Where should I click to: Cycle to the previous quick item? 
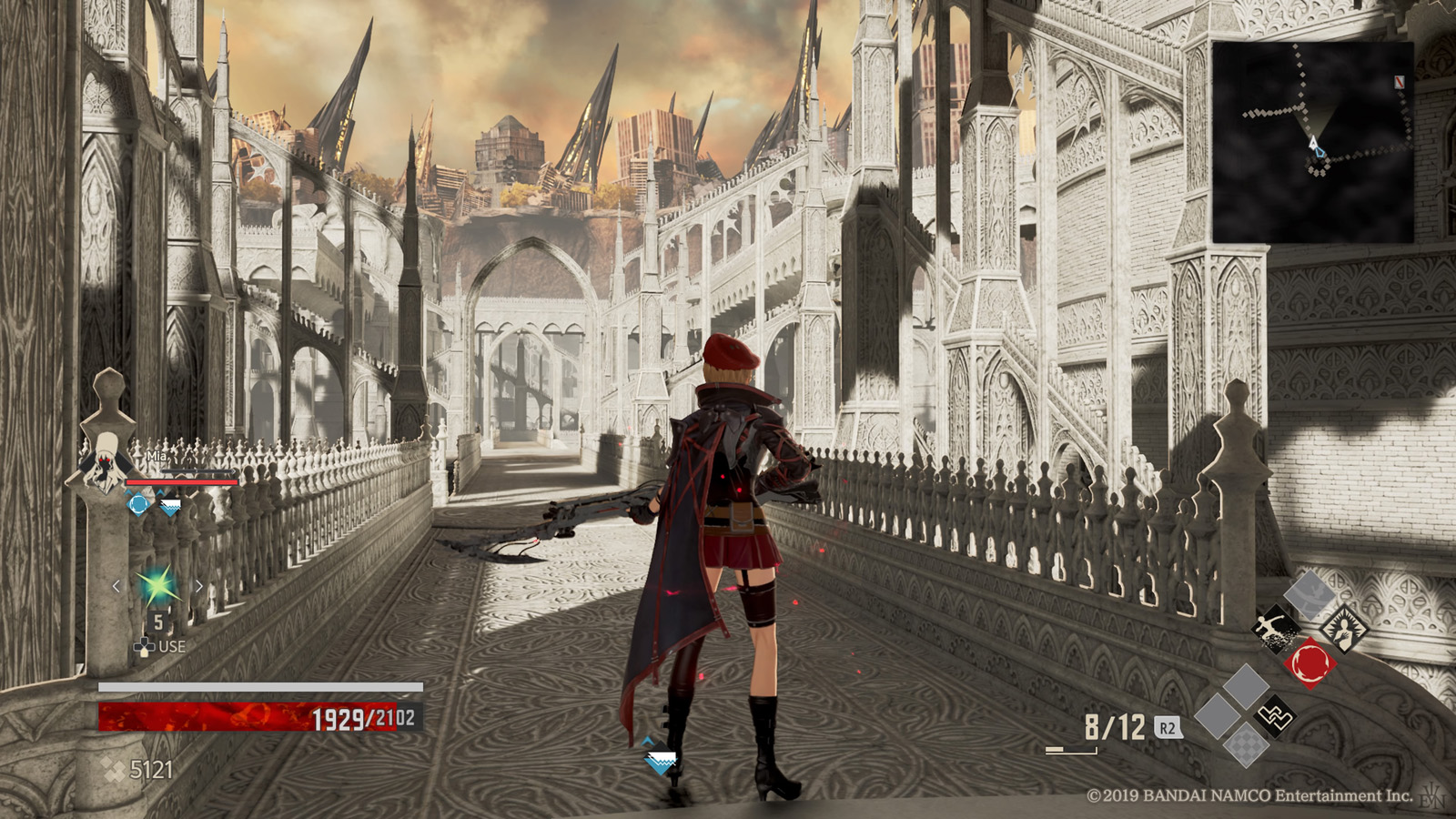pos(116,587)
